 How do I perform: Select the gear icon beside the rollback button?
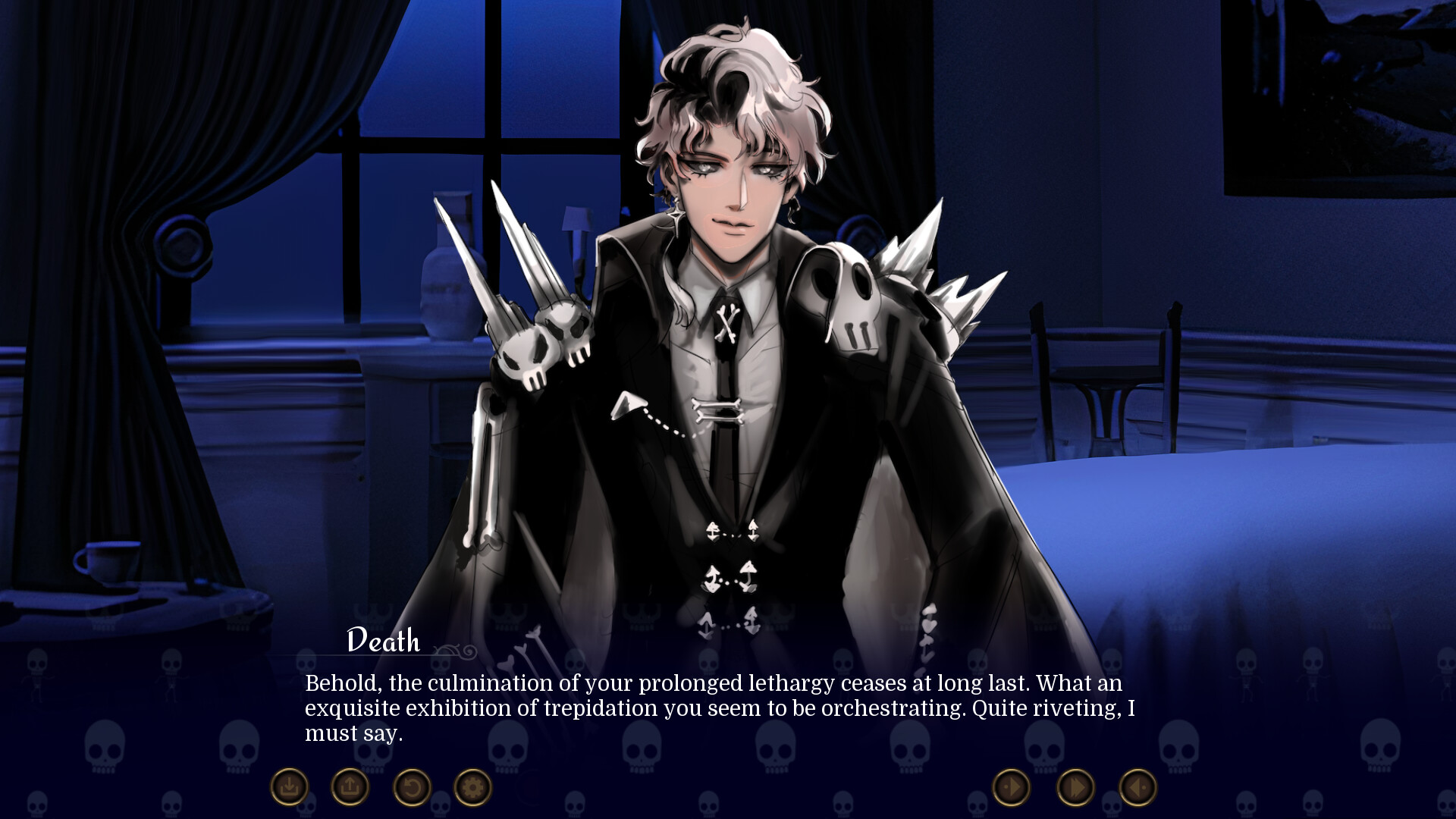point(471,787)
